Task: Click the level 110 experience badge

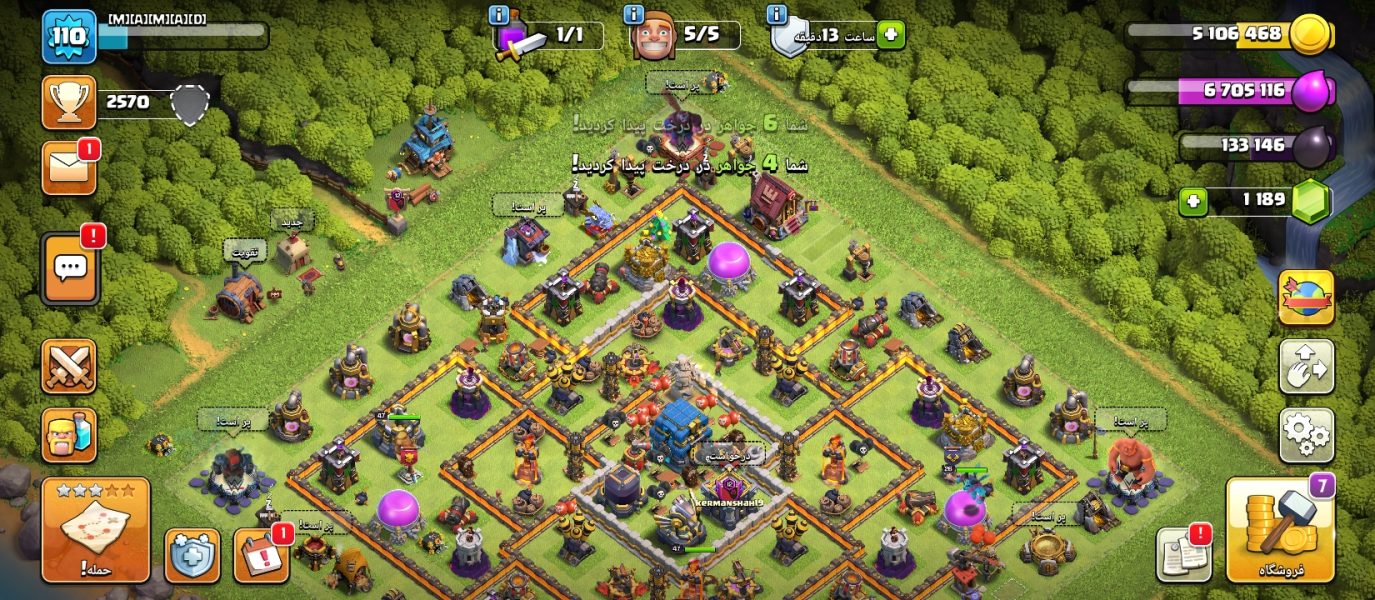Action: pyautogui.click(x=69, y=37)
